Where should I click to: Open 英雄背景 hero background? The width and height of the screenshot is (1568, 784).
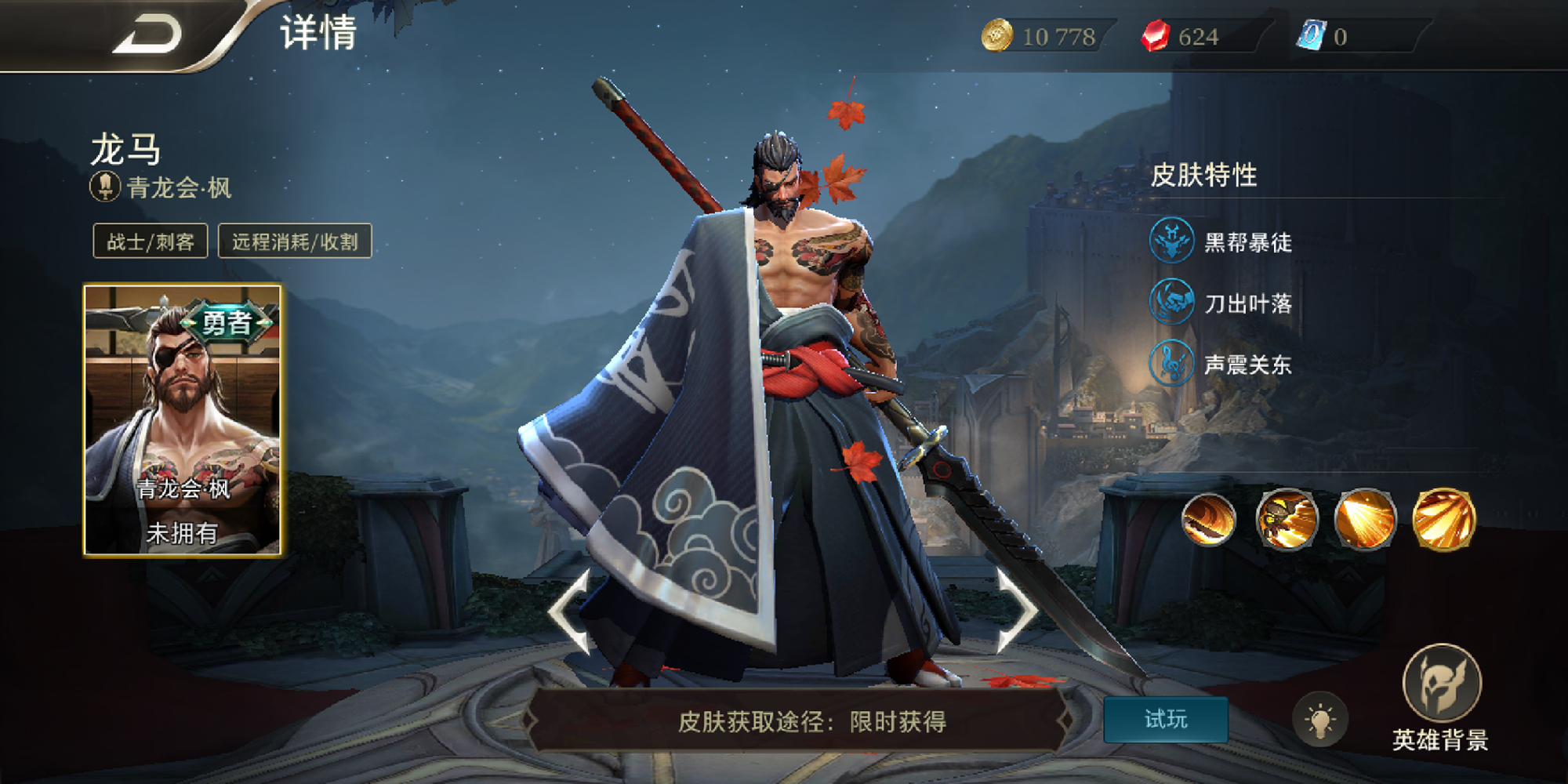tap(1441, 695)
